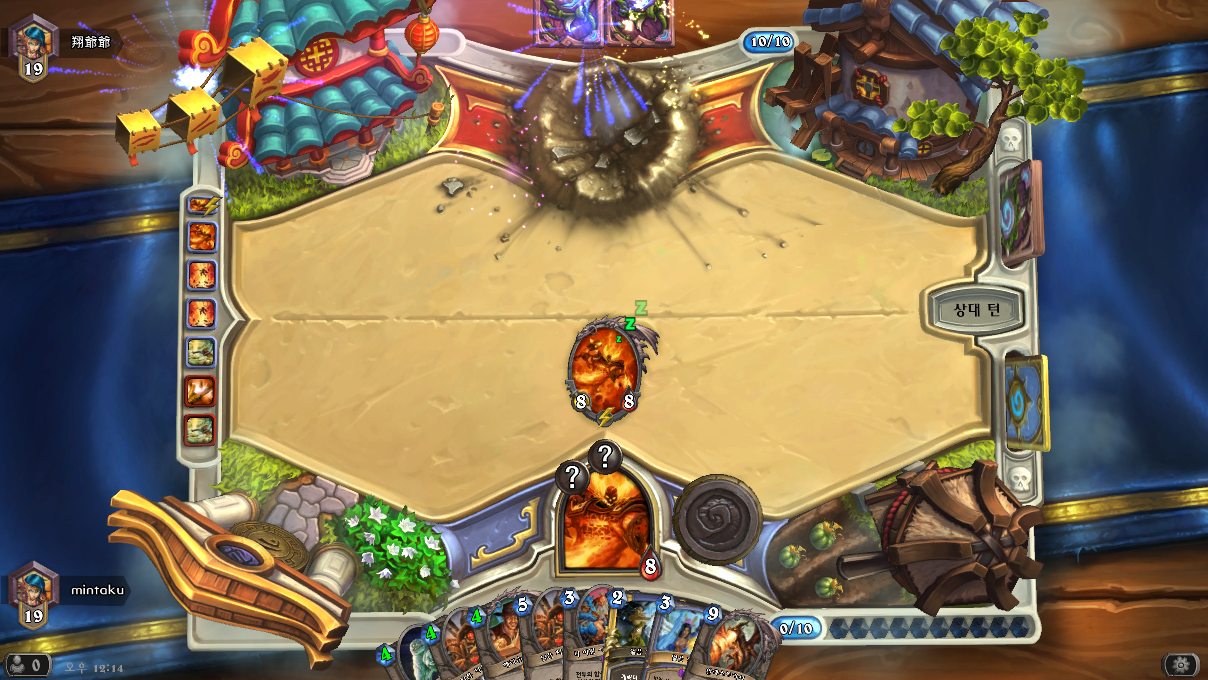
Task: Click the opponent's deck pile
Action: 1022,212
